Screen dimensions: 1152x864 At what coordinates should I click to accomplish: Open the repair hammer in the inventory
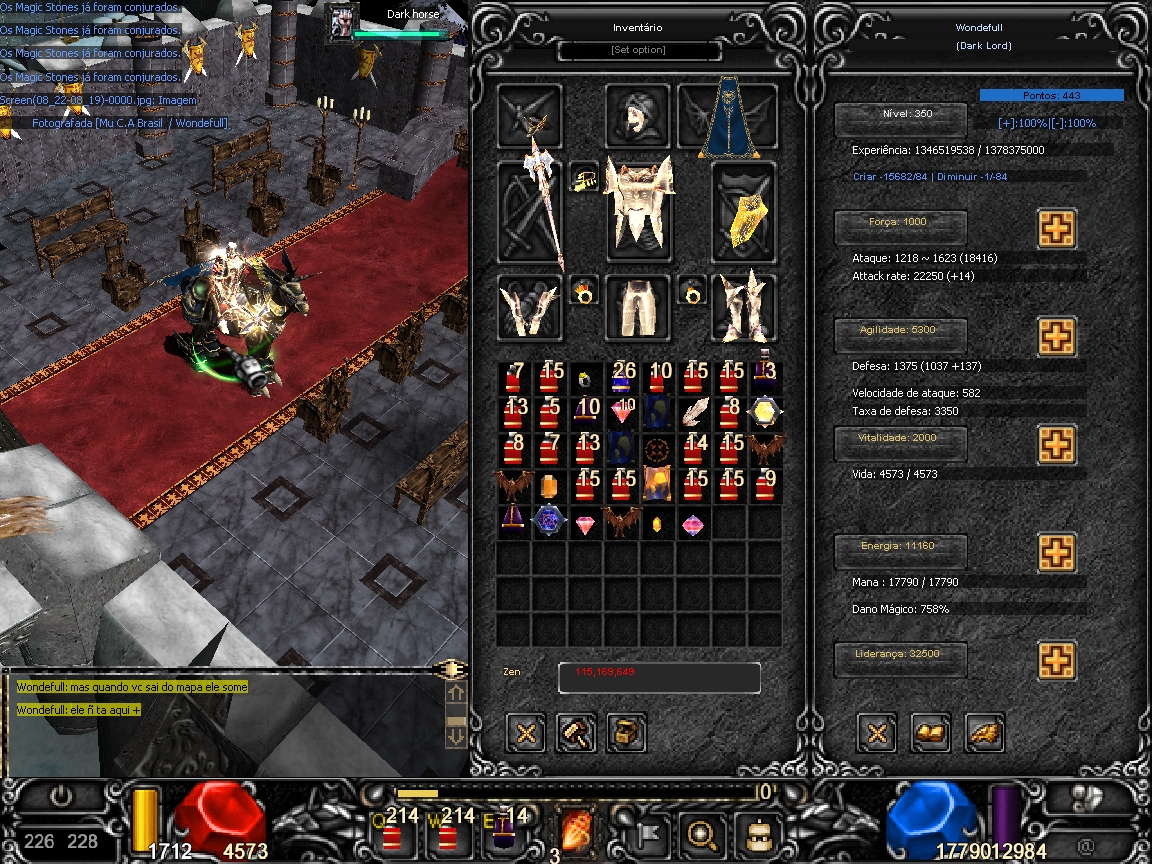pyautogui.click(x=576, y=733)
